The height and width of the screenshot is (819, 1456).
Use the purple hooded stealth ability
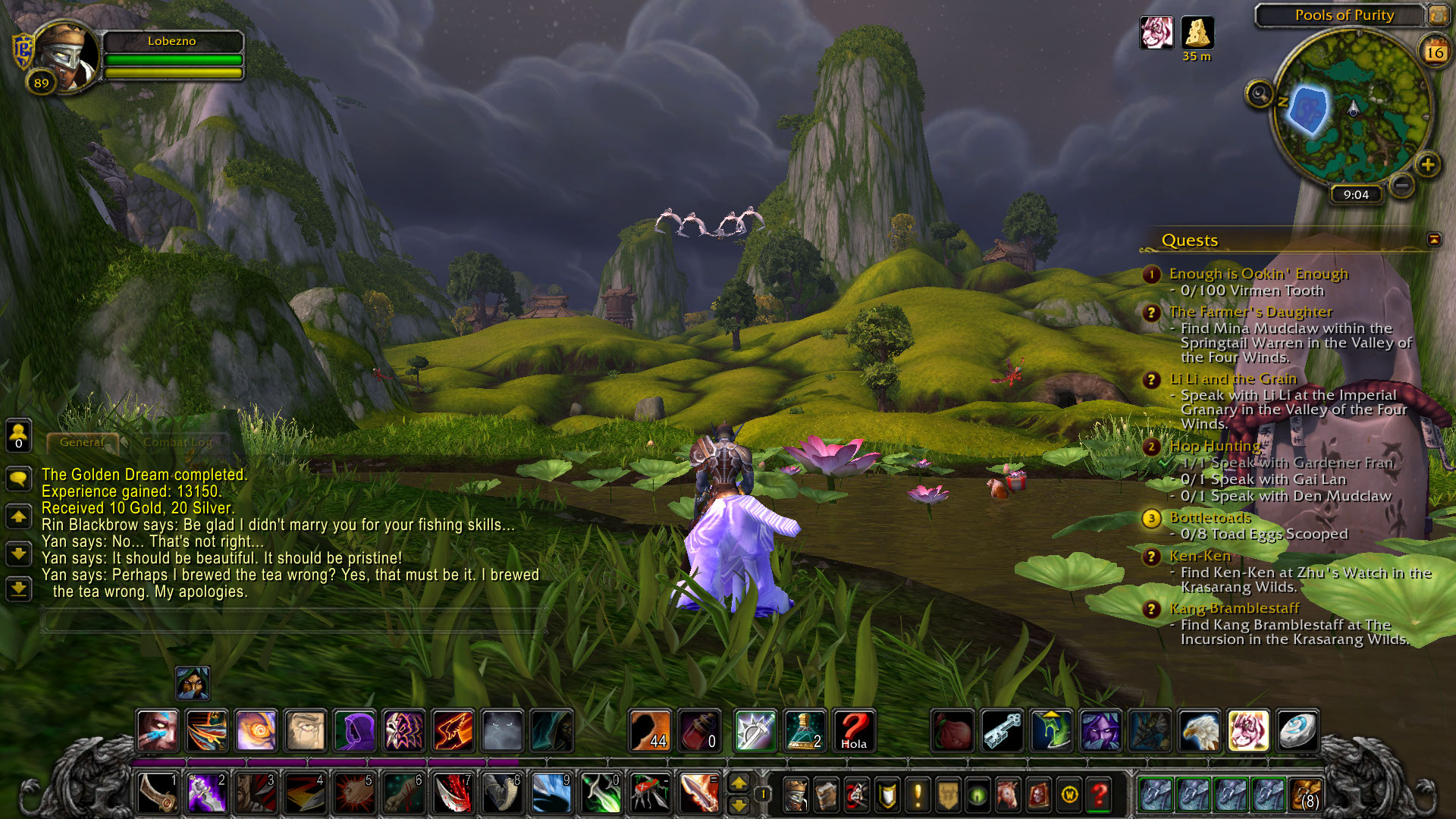354,731
